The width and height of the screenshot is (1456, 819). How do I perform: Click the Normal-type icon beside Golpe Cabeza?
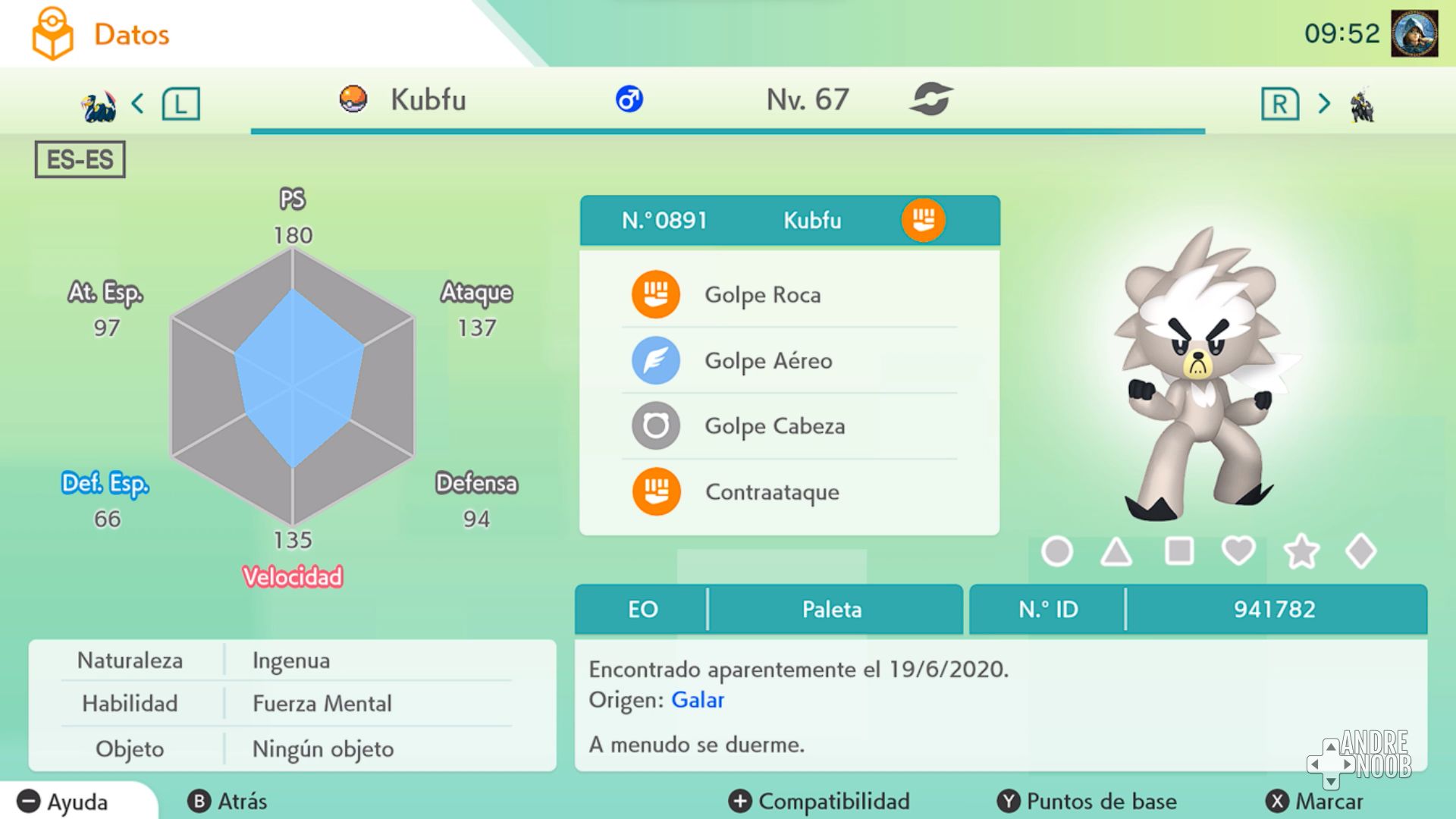point(657,425)
